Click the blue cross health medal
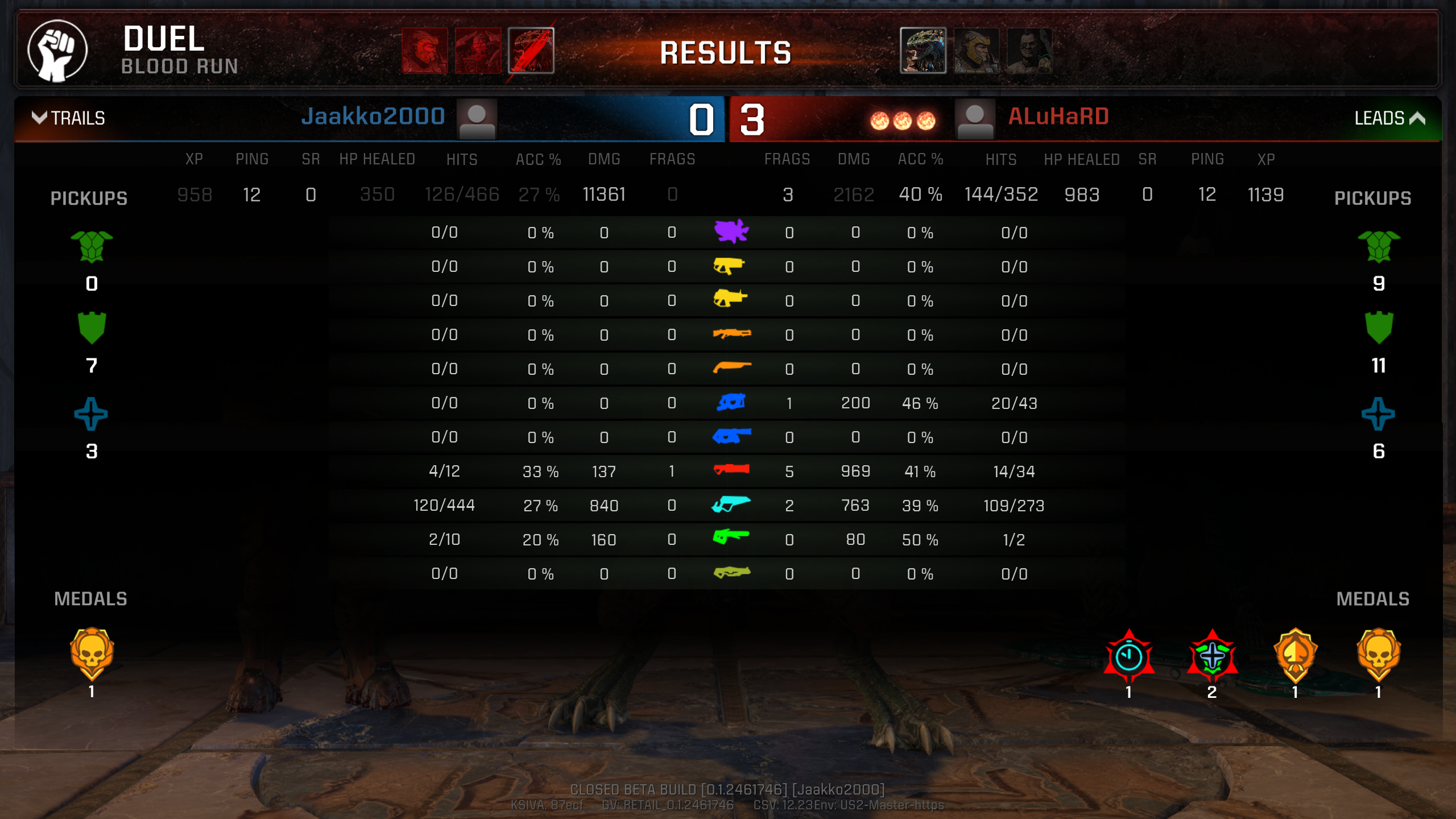Screen dimensions: 1456x819 (1212, 657)
